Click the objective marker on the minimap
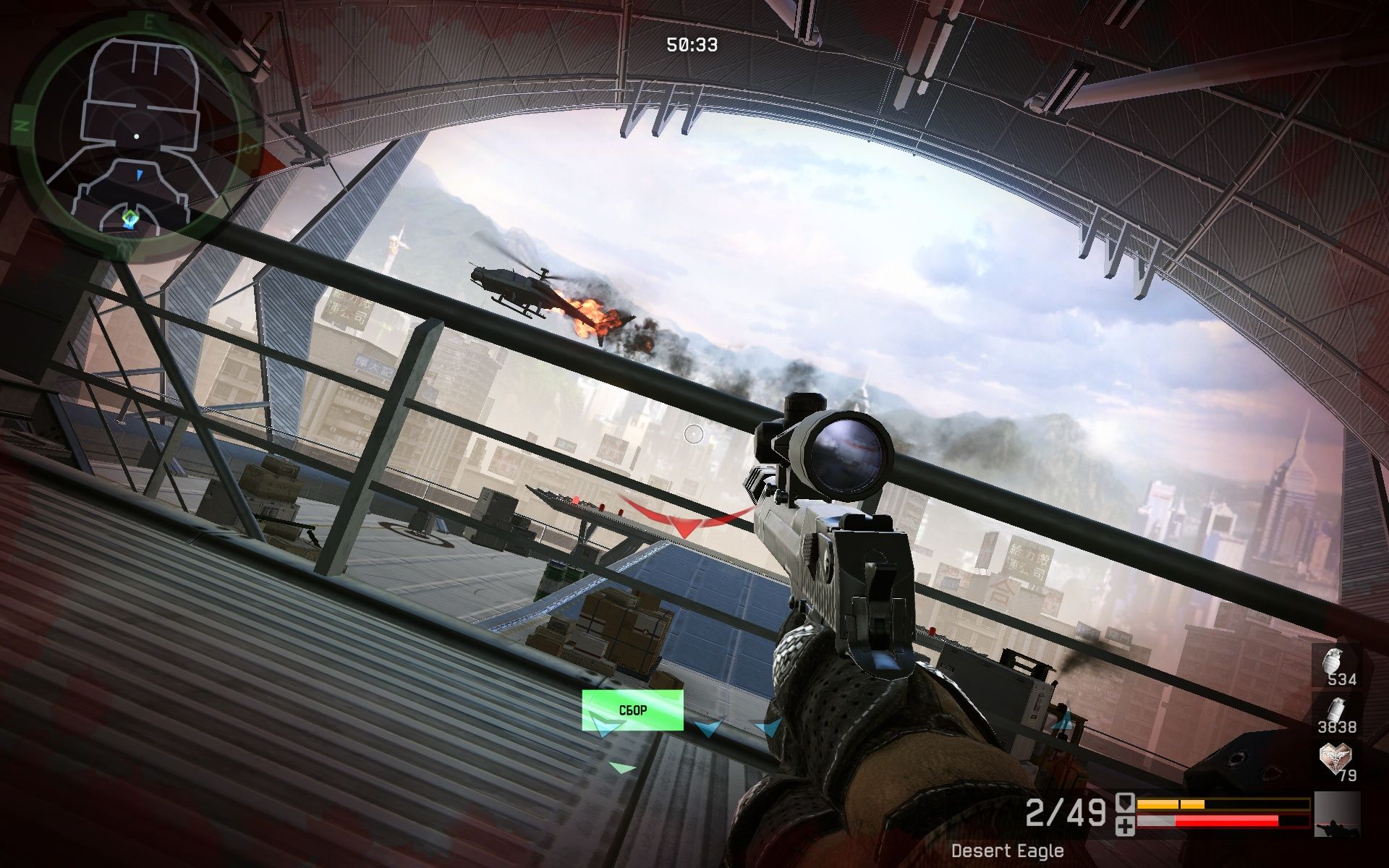This screenshot has width=1389, height=868. click(x=129, y=218)
